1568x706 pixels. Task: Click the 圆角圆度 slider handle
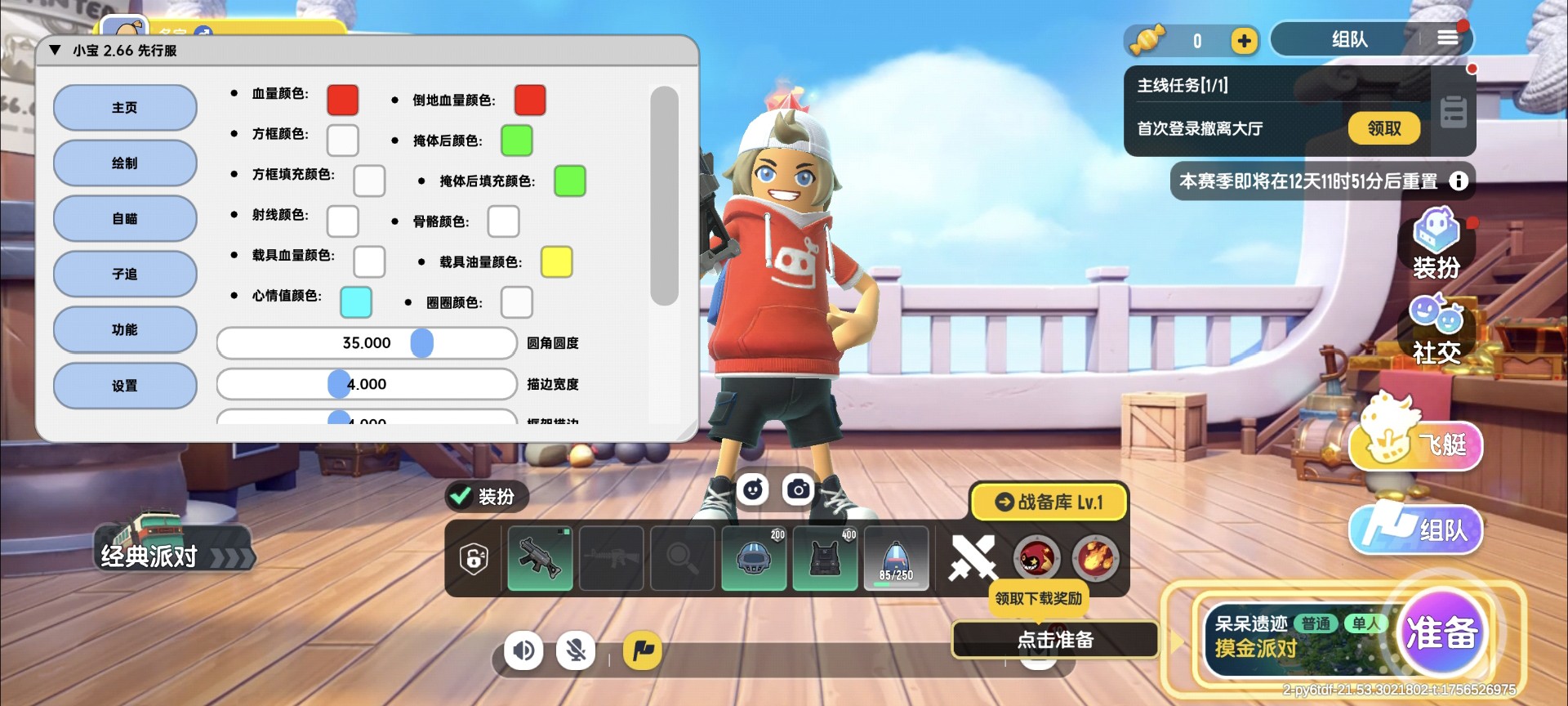click(421, 343)
